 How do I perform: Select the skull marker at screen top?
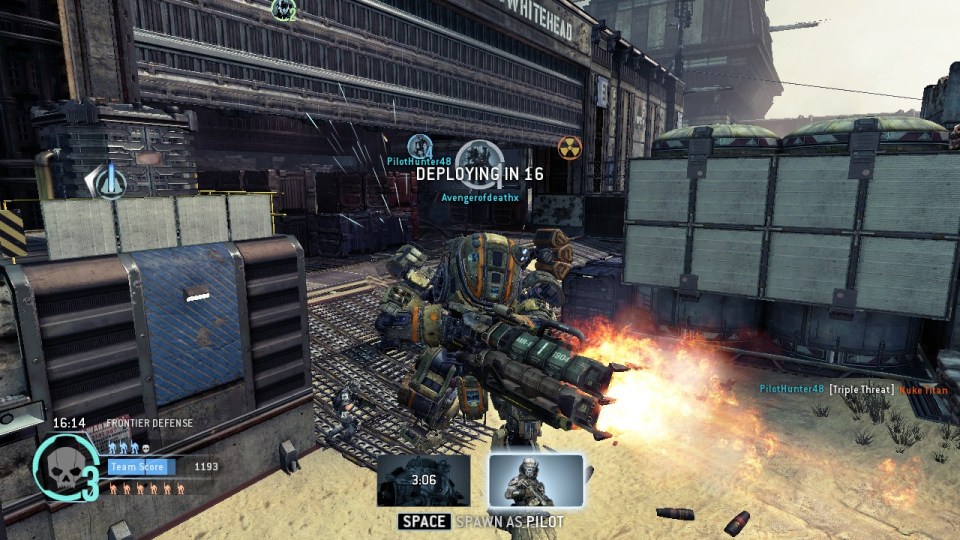[284, 9]
